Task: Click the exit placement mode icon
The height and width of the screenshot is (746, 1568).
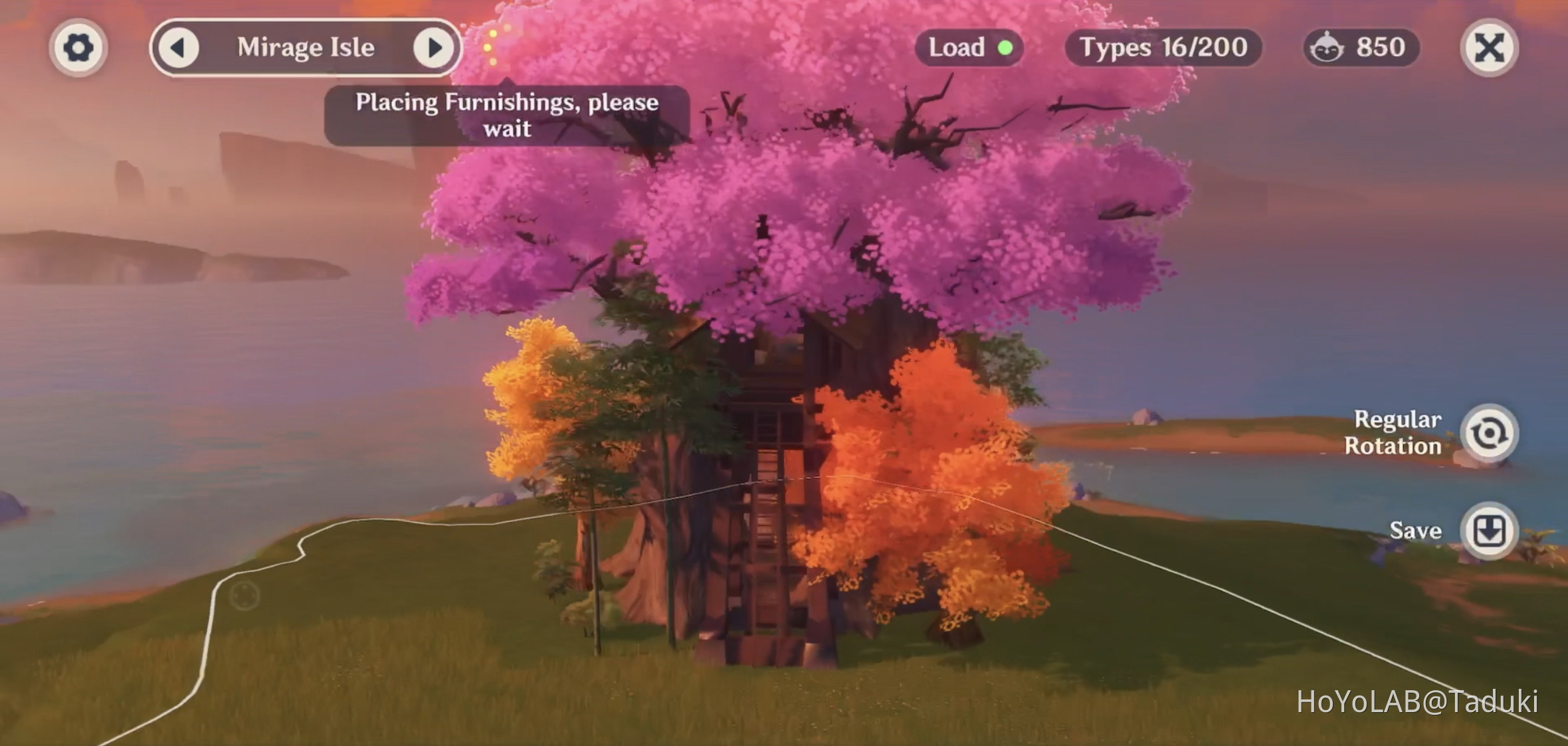Action: [1488, 47]
